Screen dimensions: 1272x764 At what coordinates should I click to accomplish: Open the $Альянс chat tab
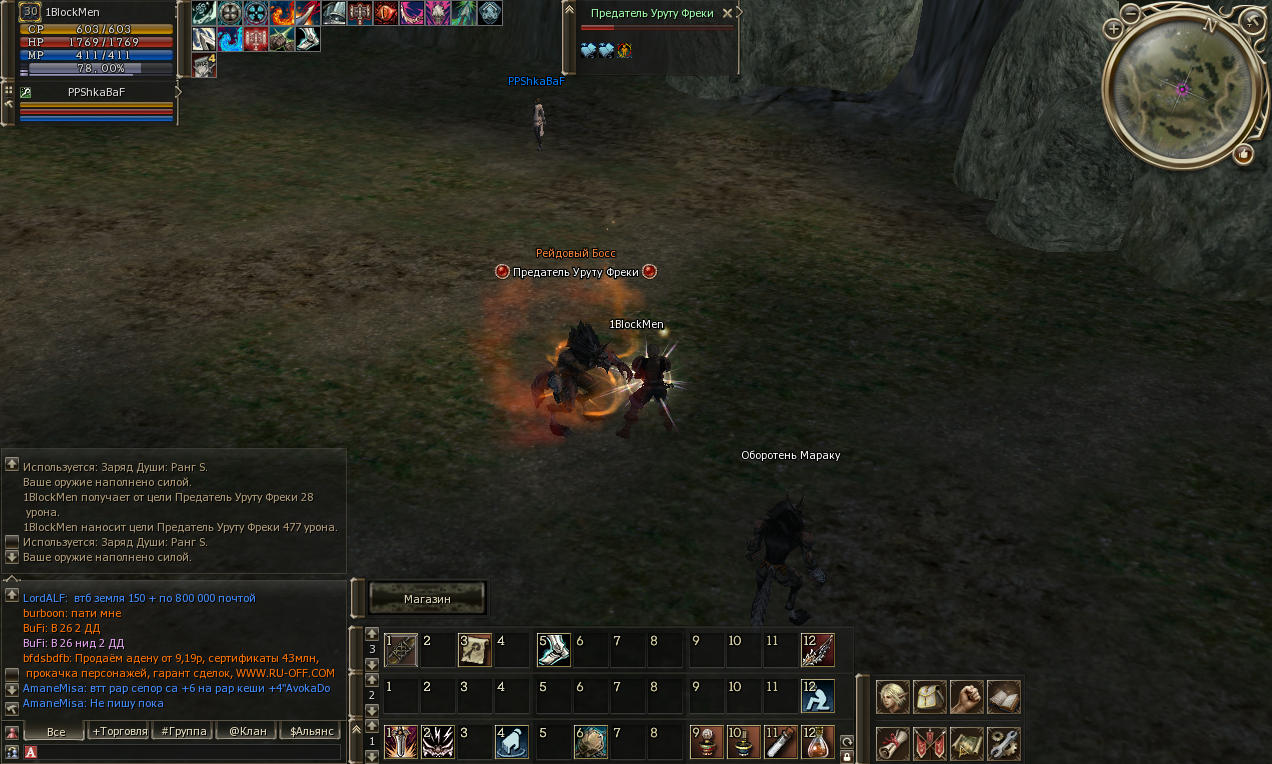coord(310,731)
